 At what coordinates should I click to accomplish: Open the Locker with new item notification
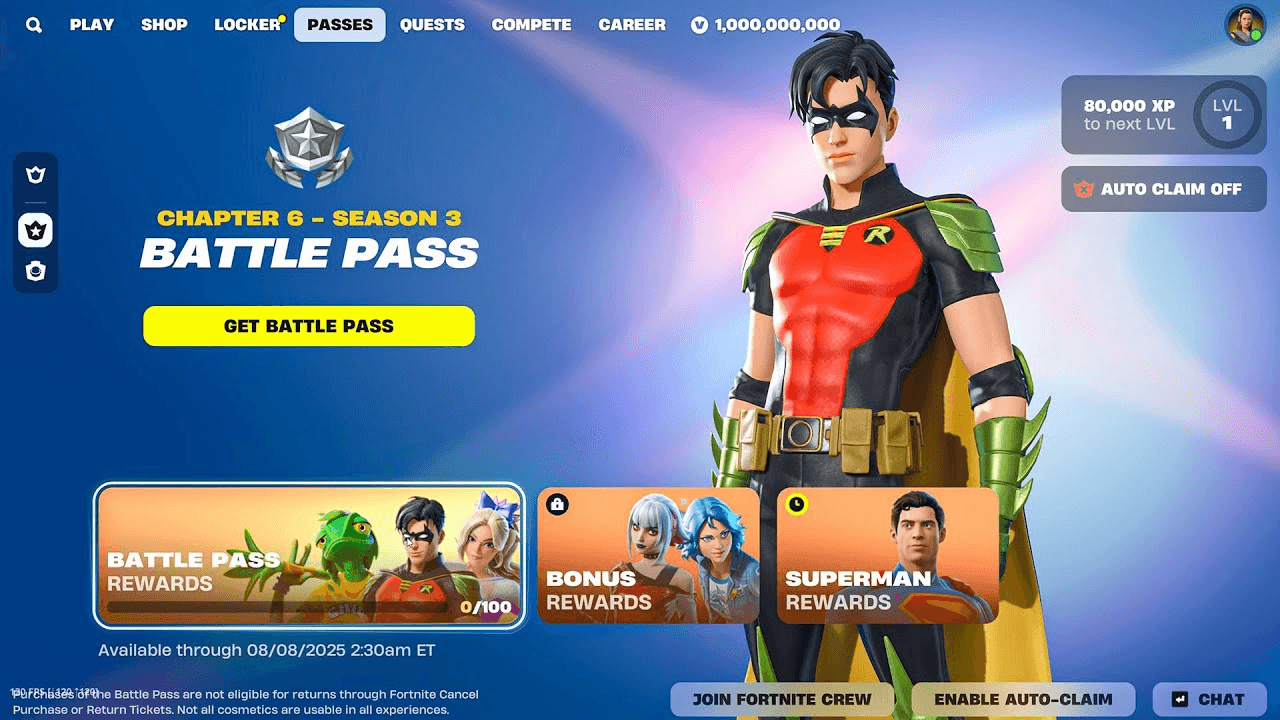pyautogui.click(x=246, y=24)
